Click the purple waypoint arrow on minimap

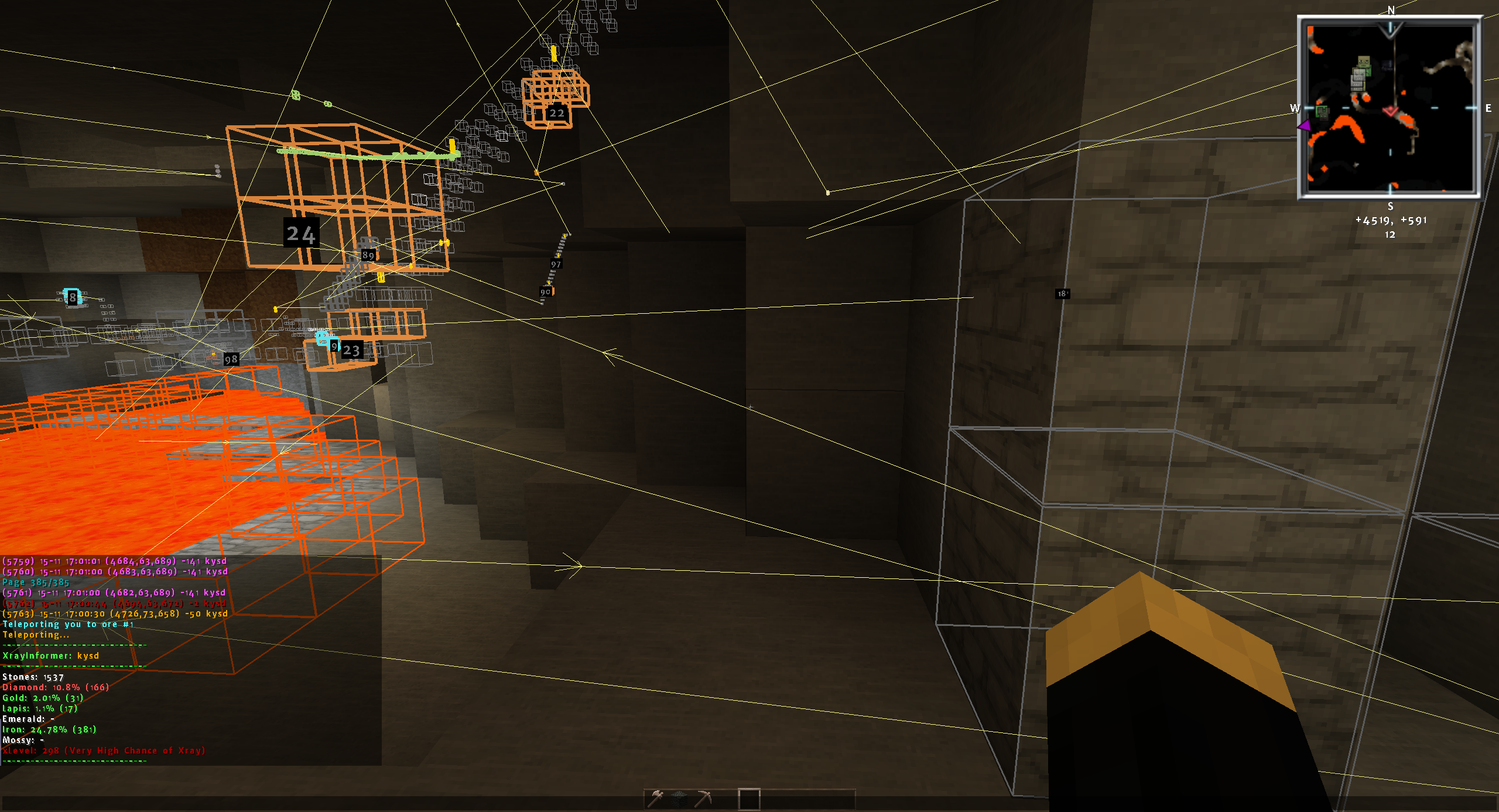(1304, 125)
